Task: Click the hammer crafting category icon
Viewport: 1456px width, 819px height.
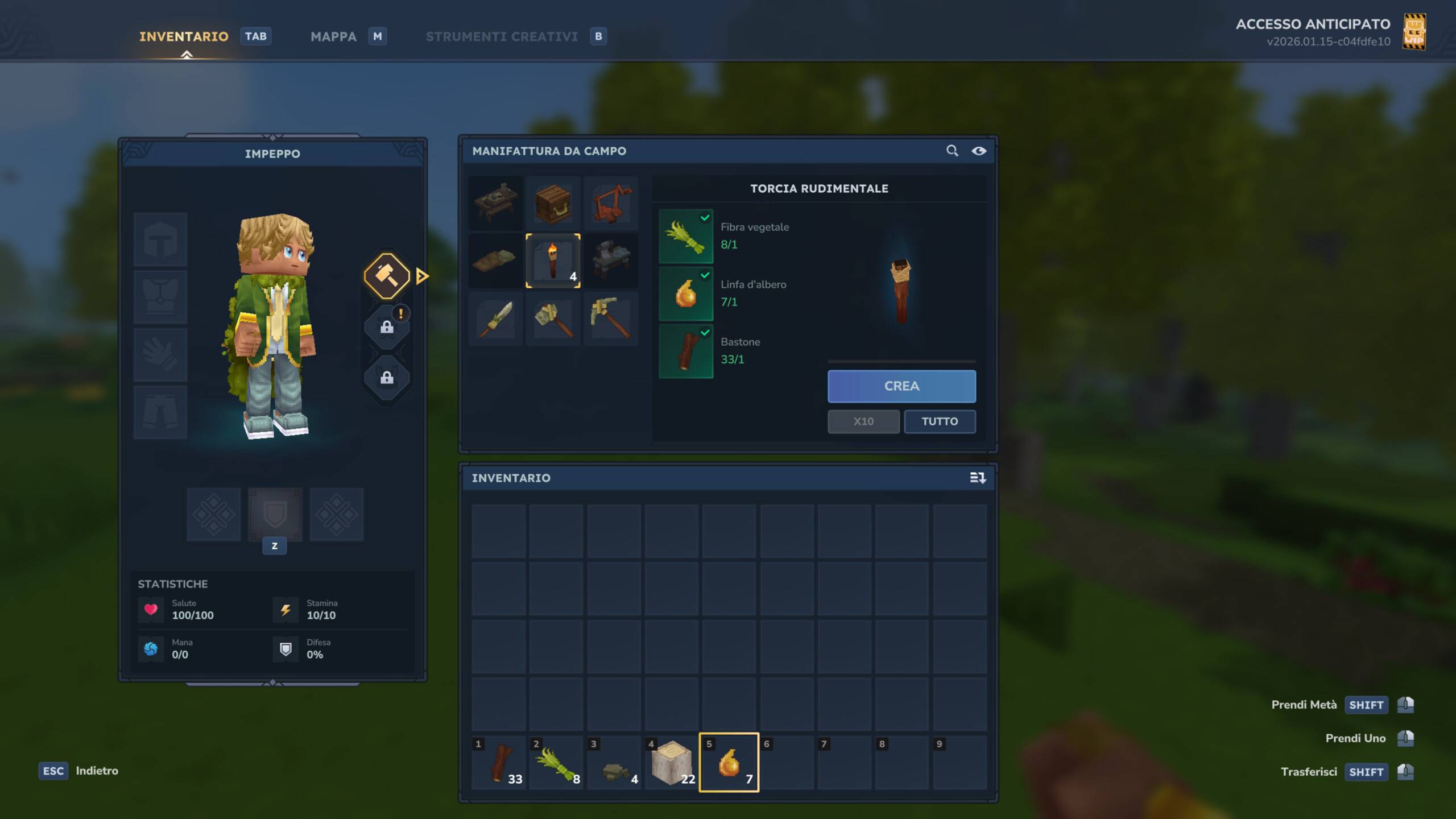Action: pyautogui.click(x=387, y=276)
